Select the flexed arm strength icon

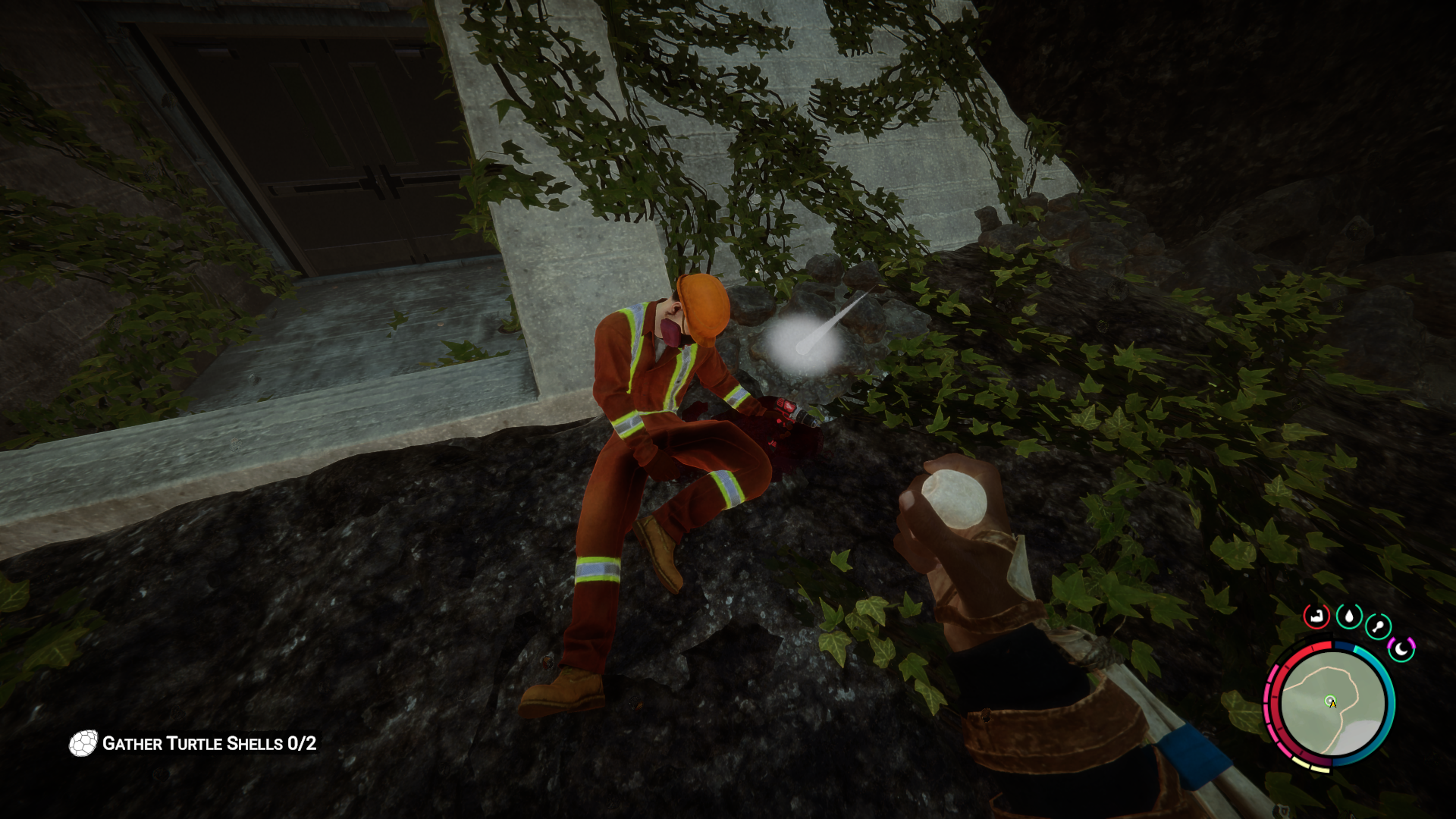point(1316,616)
